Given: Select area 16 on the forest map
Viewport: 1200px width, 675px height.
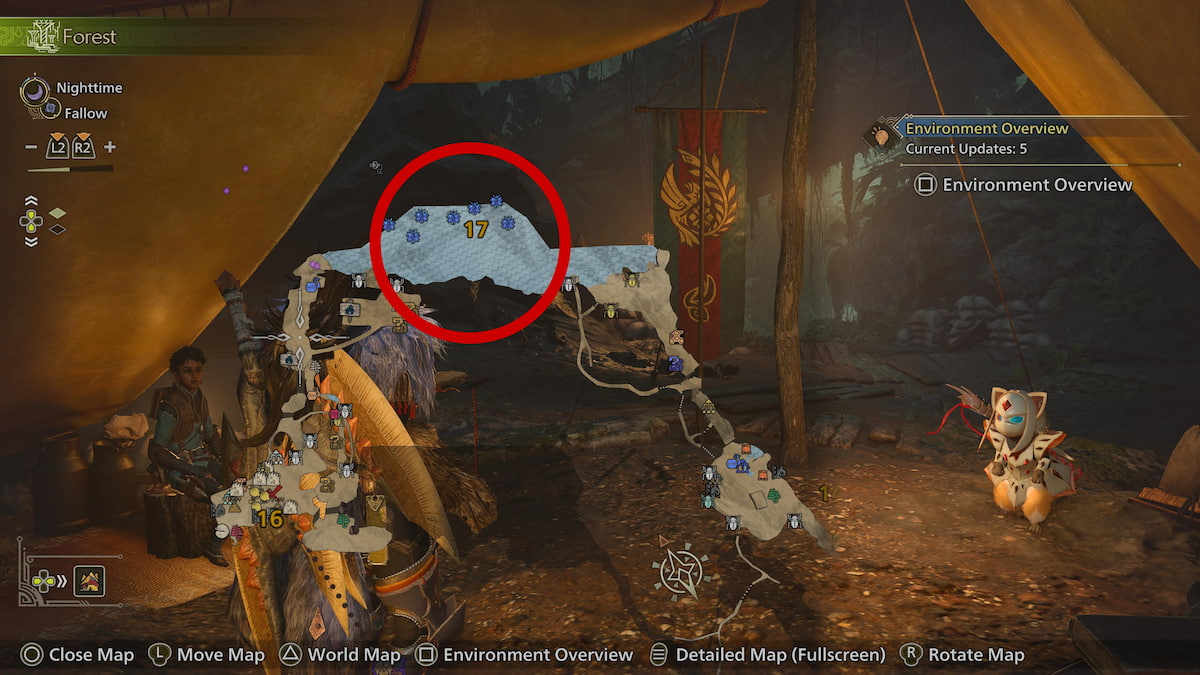Looking at the screenshot, I should pos(270,519).
